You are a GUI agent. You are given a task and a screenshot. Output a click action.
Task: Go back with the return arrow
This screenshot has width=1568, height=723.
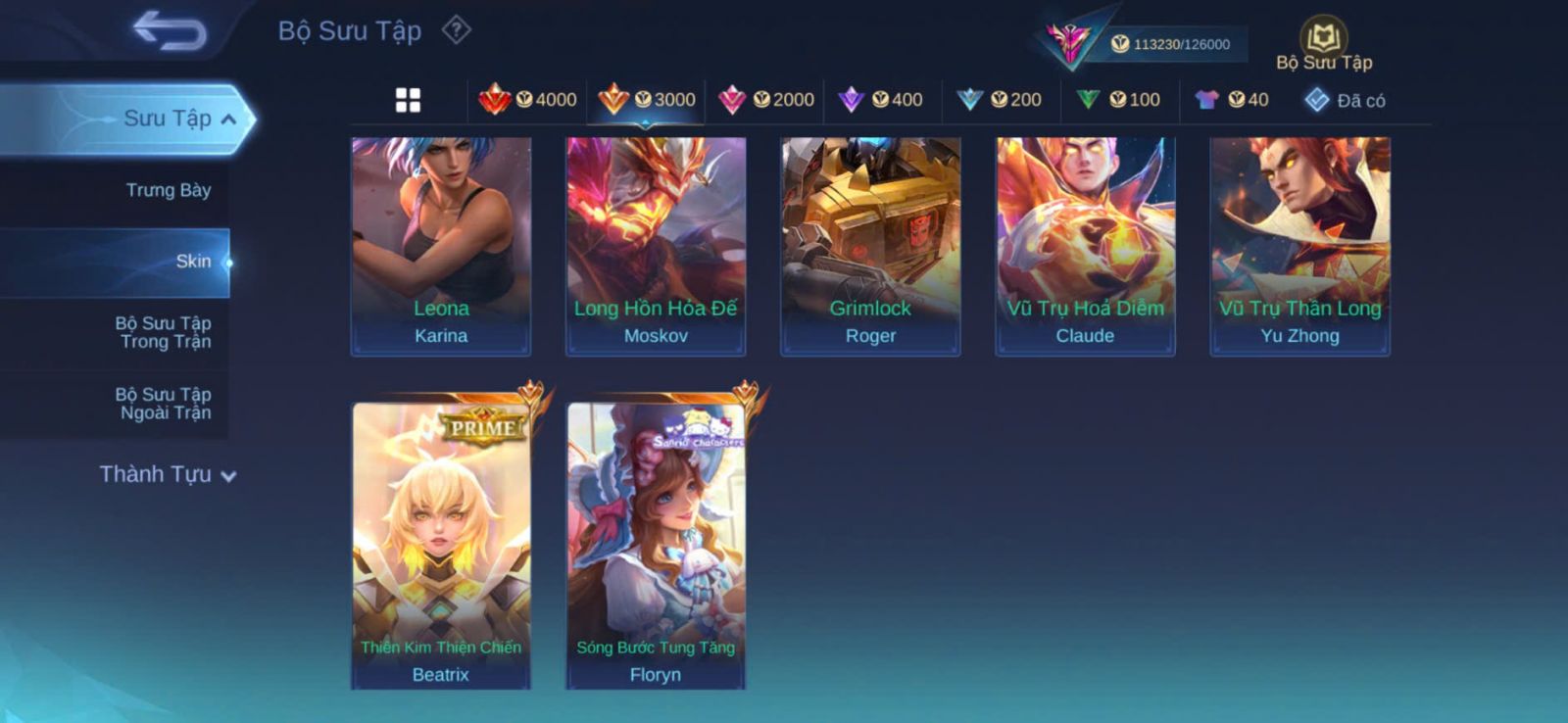click(x=171, y=29)
